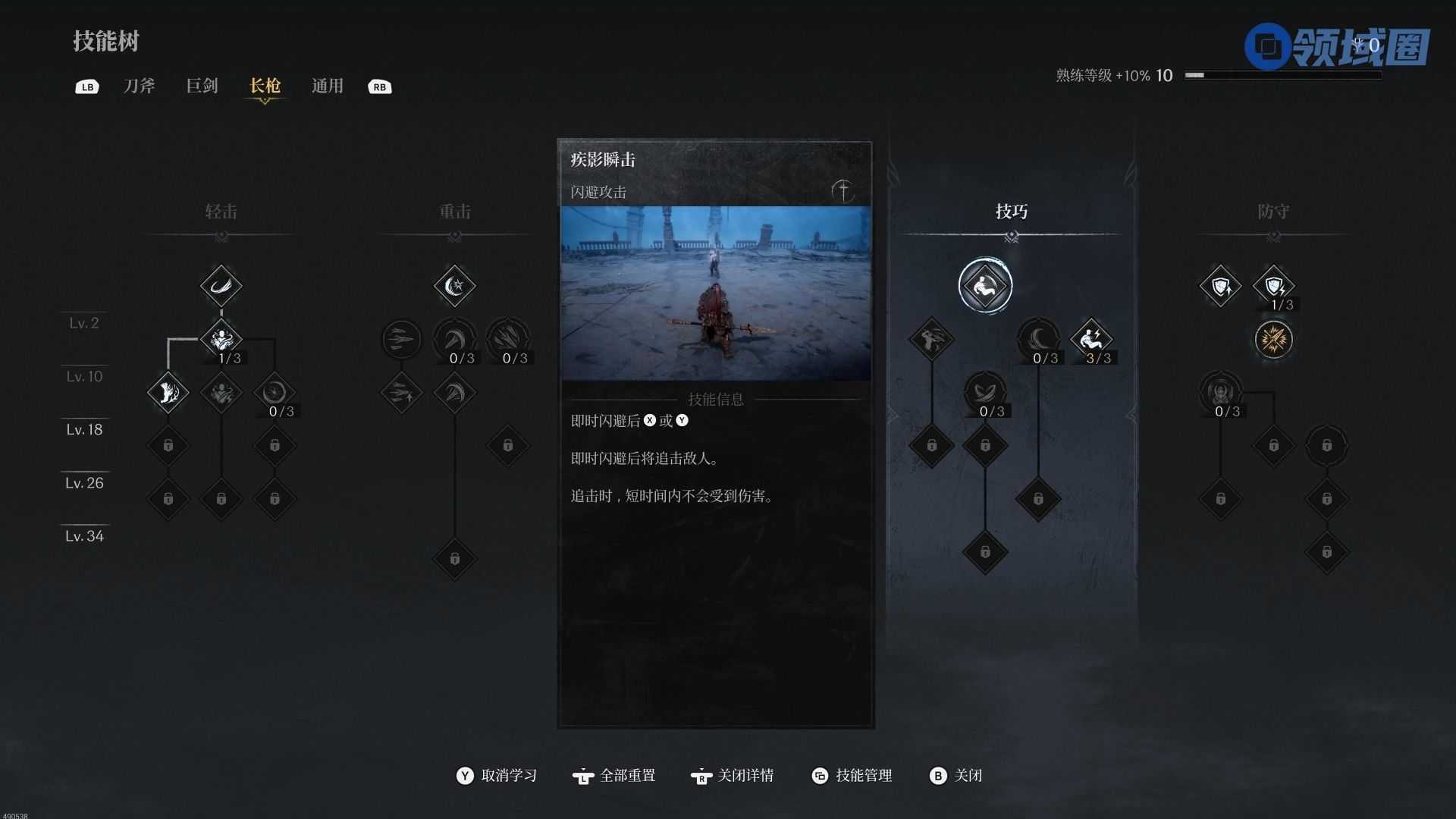Screen dimensions: 1456x819
Task: Play the 疾影瞬击 skill preview video
Action: [715, 293]
